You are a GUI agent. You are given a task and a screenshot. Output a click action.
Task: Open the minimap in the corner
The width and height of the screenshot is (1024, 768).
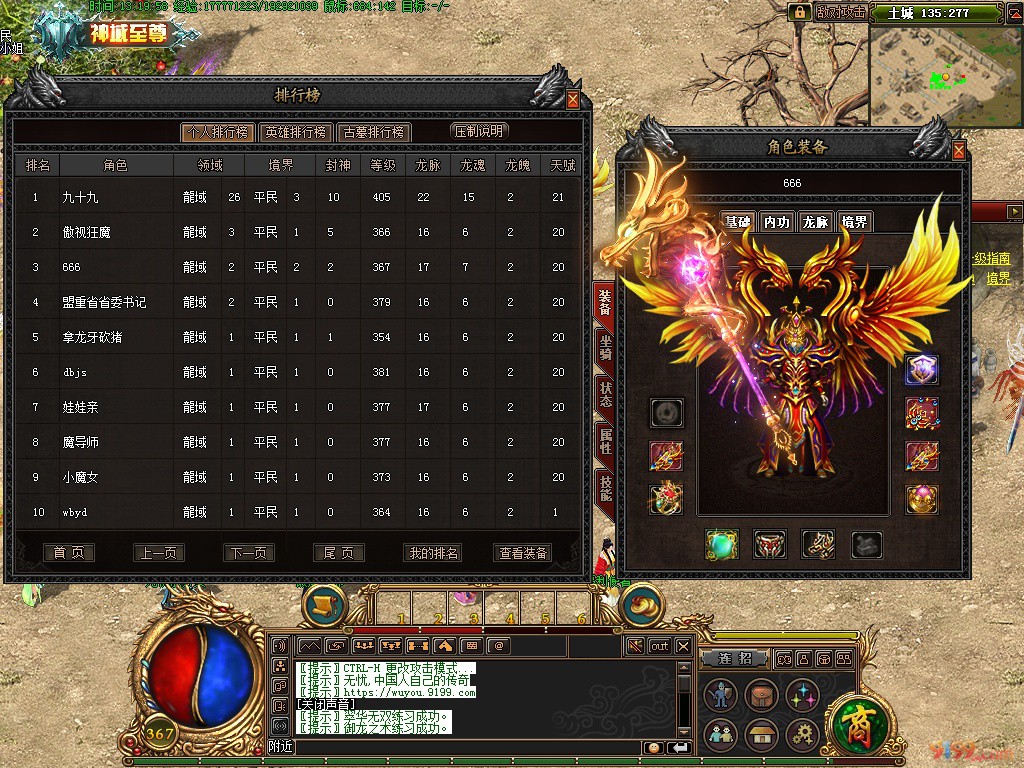point(937,72)
